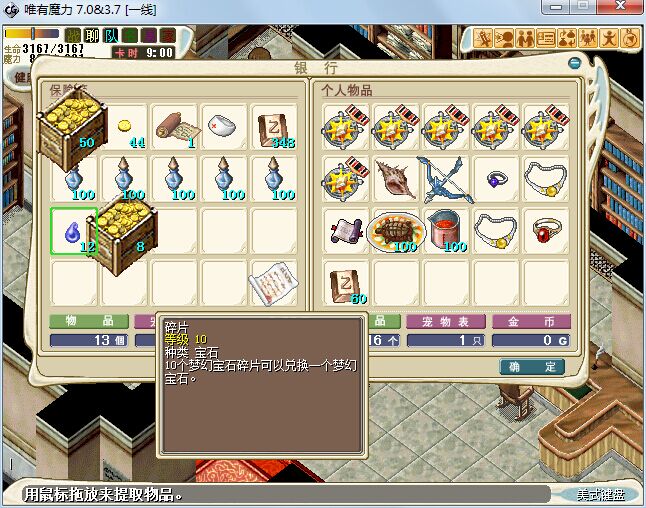Image resolution: width=646 pixels, height=508 pixels.
Task: Open the 金币 gold tab
Action: tap(531, 322)
